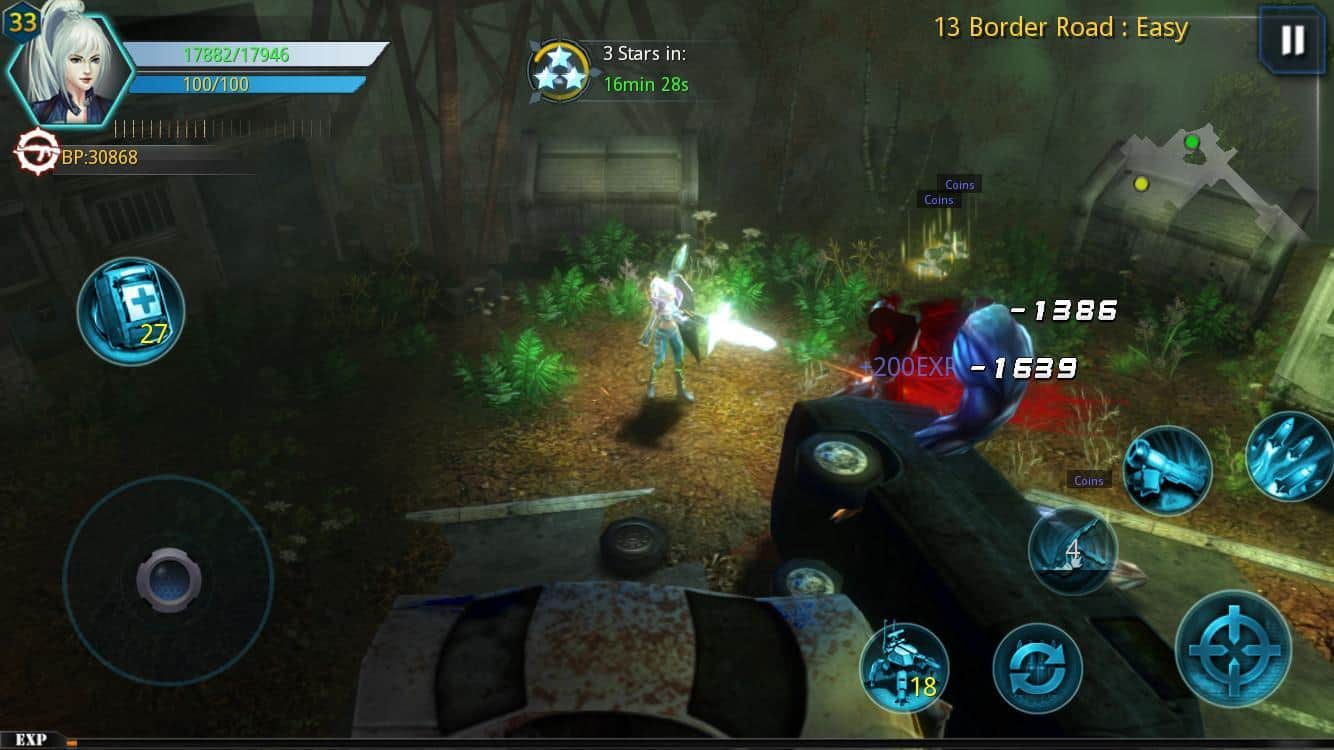Pause the game with the top-right button
The width and height of the screenshot is (1334, 750).
pyautogui.click(x=1294, y=40)
